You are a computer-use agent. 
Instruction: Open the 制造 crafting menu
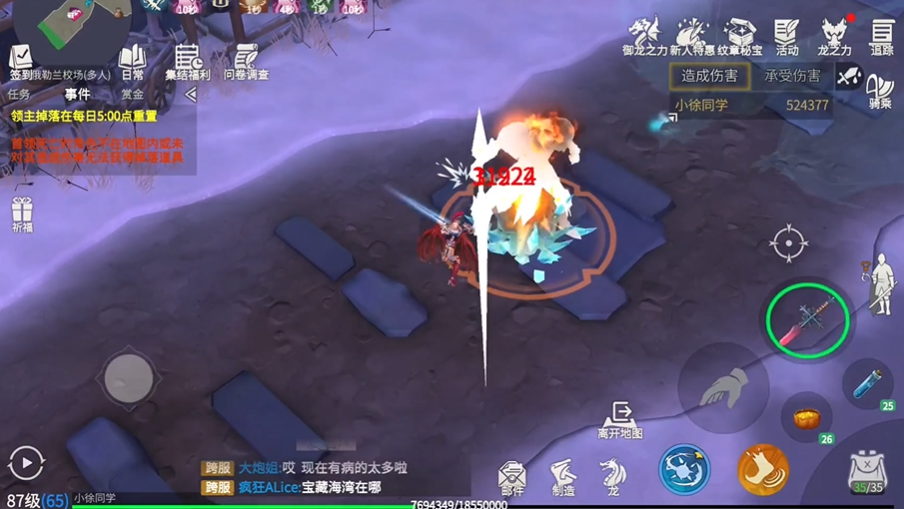563,477
